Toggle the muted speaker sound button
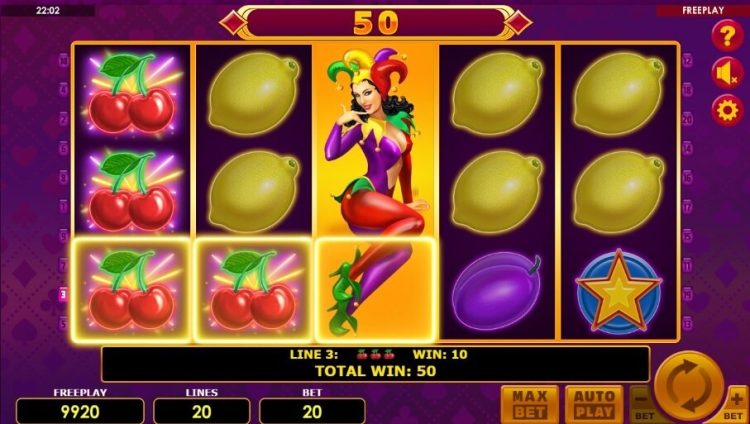This screenshot has height=424, width=750. (x=726, y=73)
